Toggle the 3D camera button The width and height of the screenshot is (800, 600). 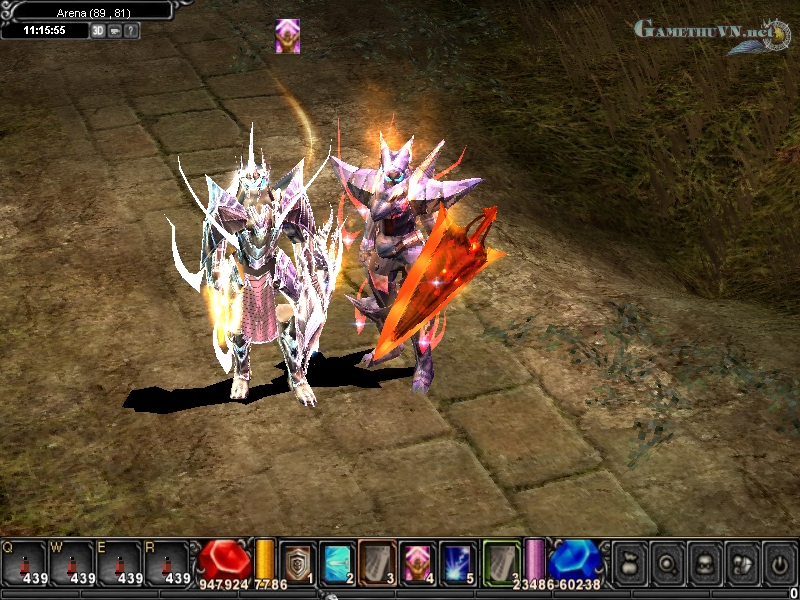click(x=98, y=31)
